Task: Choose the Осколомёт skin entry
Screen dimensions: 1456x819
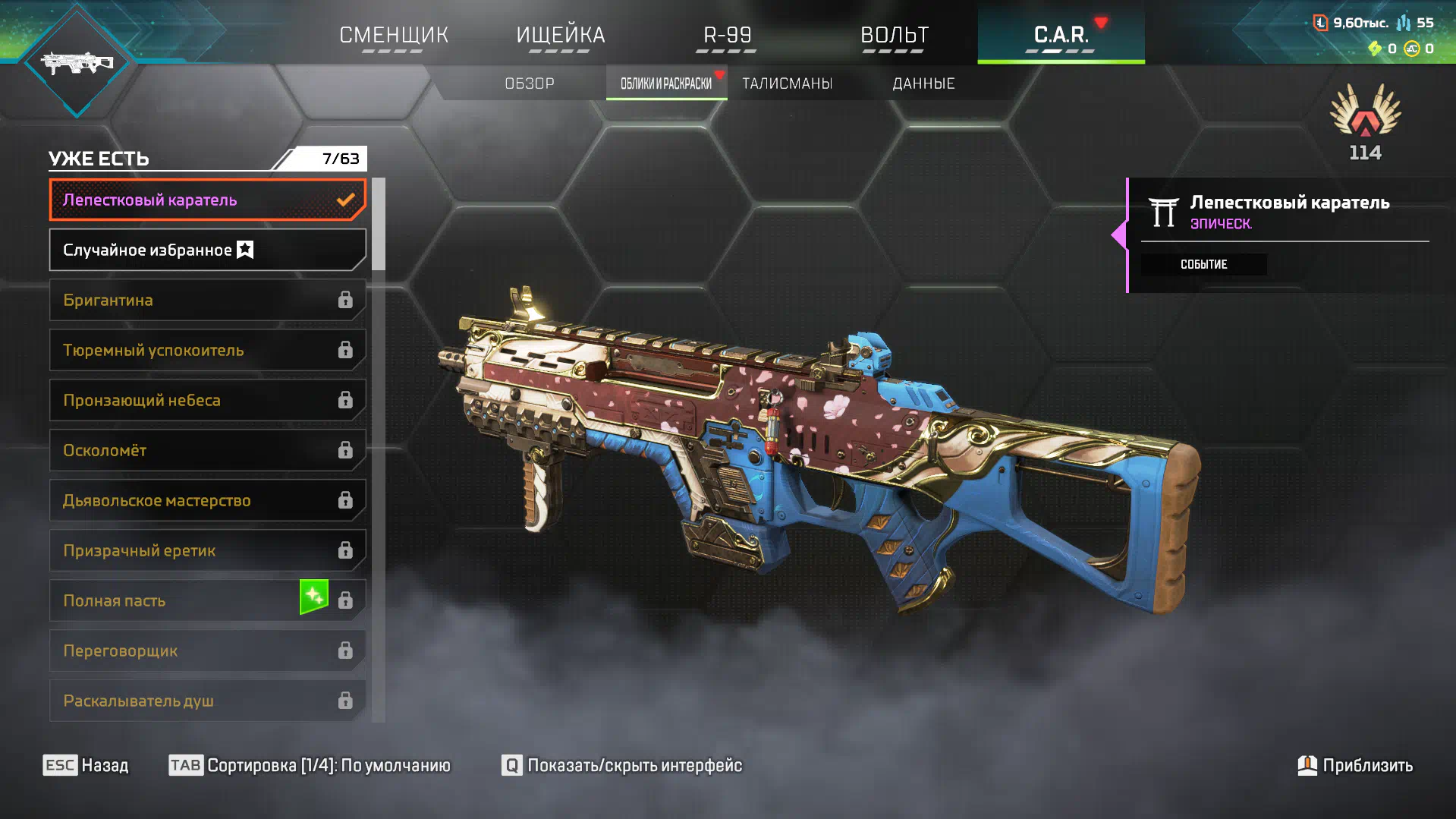Action: pyautogui.click(x=207, y=450)
